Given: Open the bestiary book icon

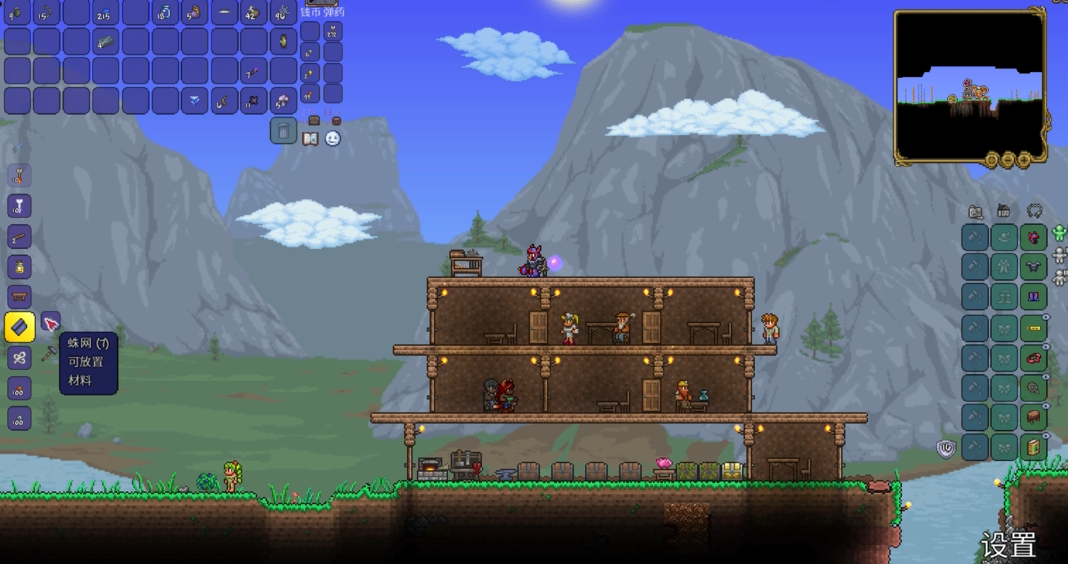Looking at the screenshot, I should 311,139.
